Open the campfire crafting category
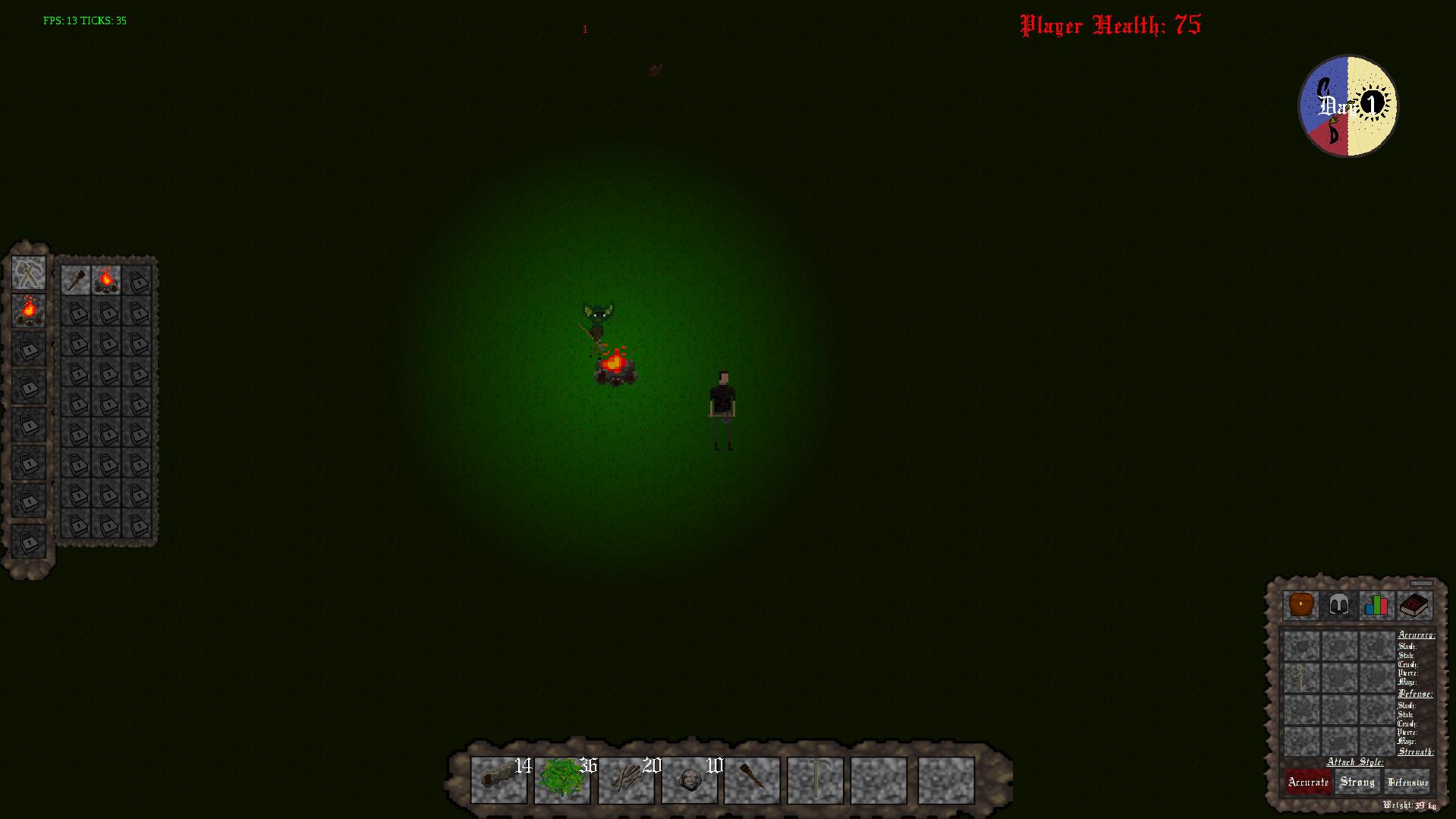The height and width of the screenshot is (819, 1456). 29,310
